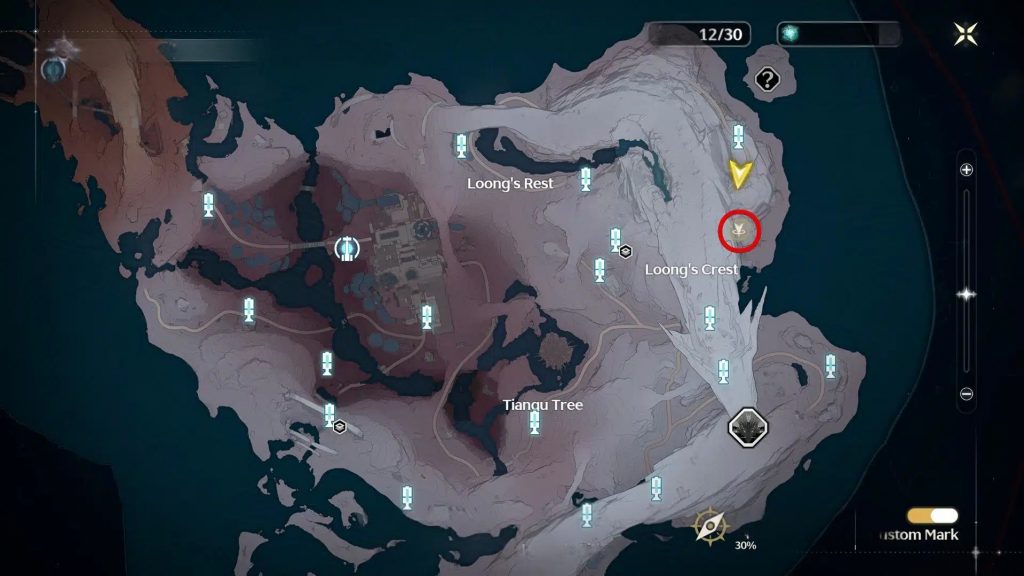1024x576 pixels.
Task: Select the diamond-shaped boss marker
Action: (748, 427)
